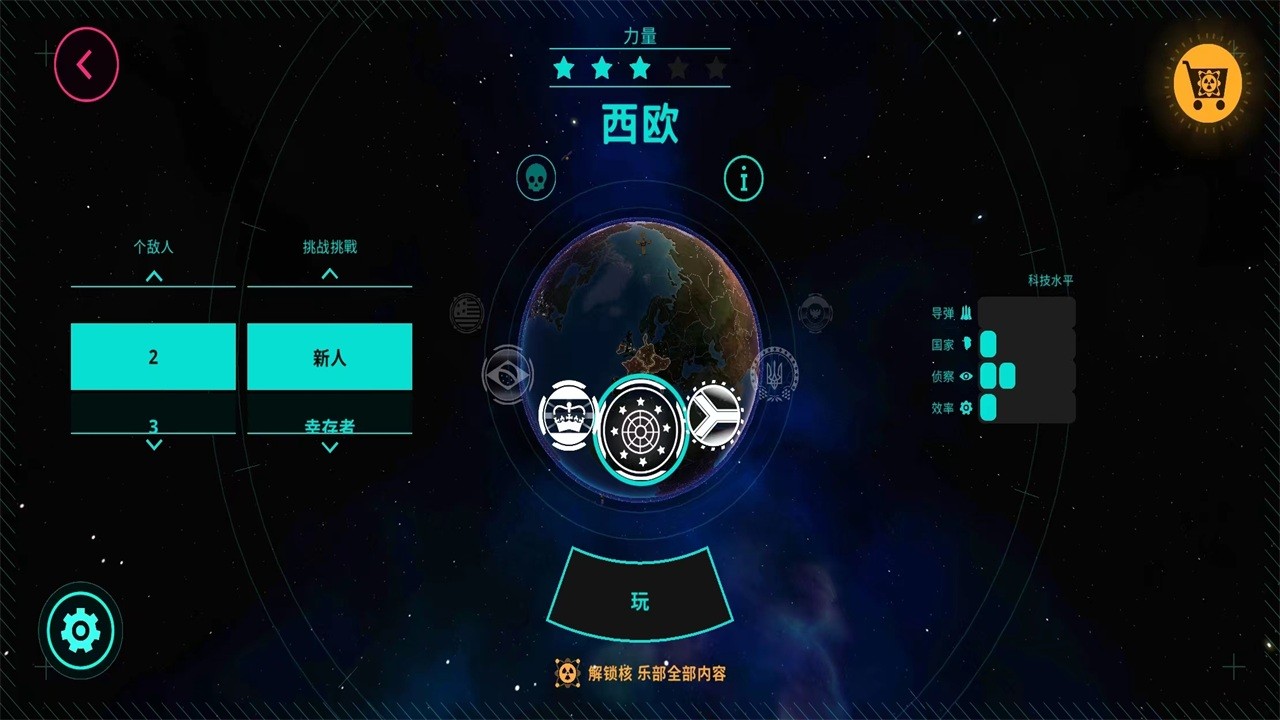
Task: Open the skull casualties info panel
Action: (x=537, y=178)
